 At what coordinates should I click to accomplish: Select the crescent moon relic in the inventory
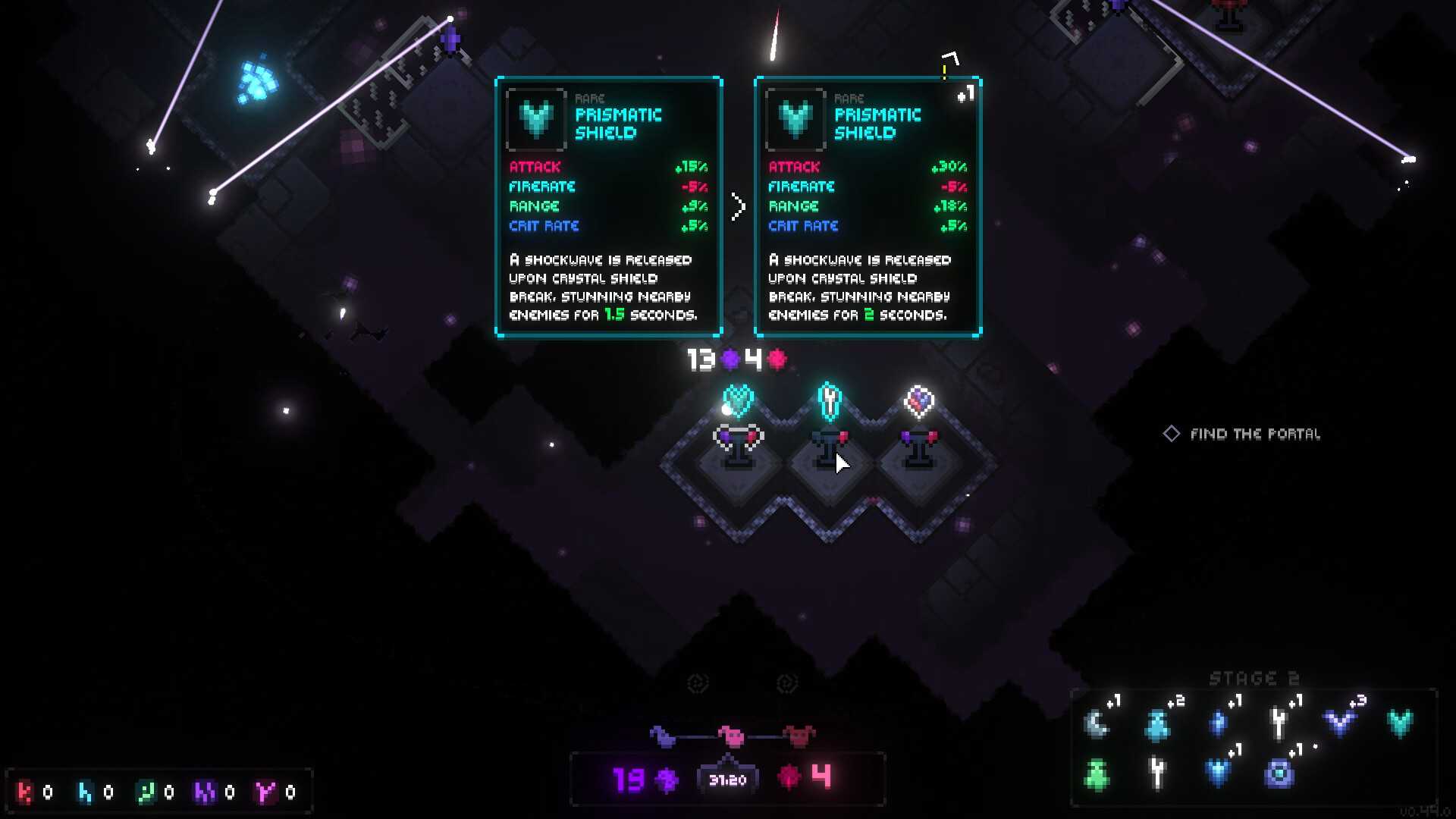pyautogui.click(x=1097, y=724)
